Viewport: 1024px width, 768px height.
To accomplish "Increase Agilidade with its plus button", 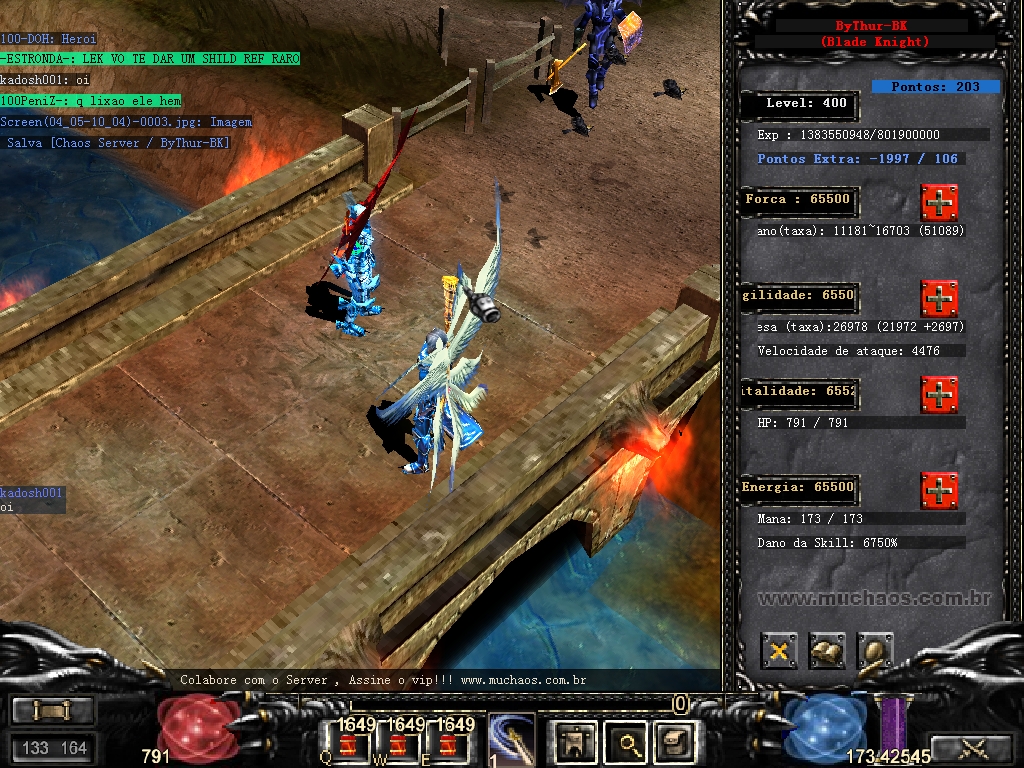I will [939, 298].
